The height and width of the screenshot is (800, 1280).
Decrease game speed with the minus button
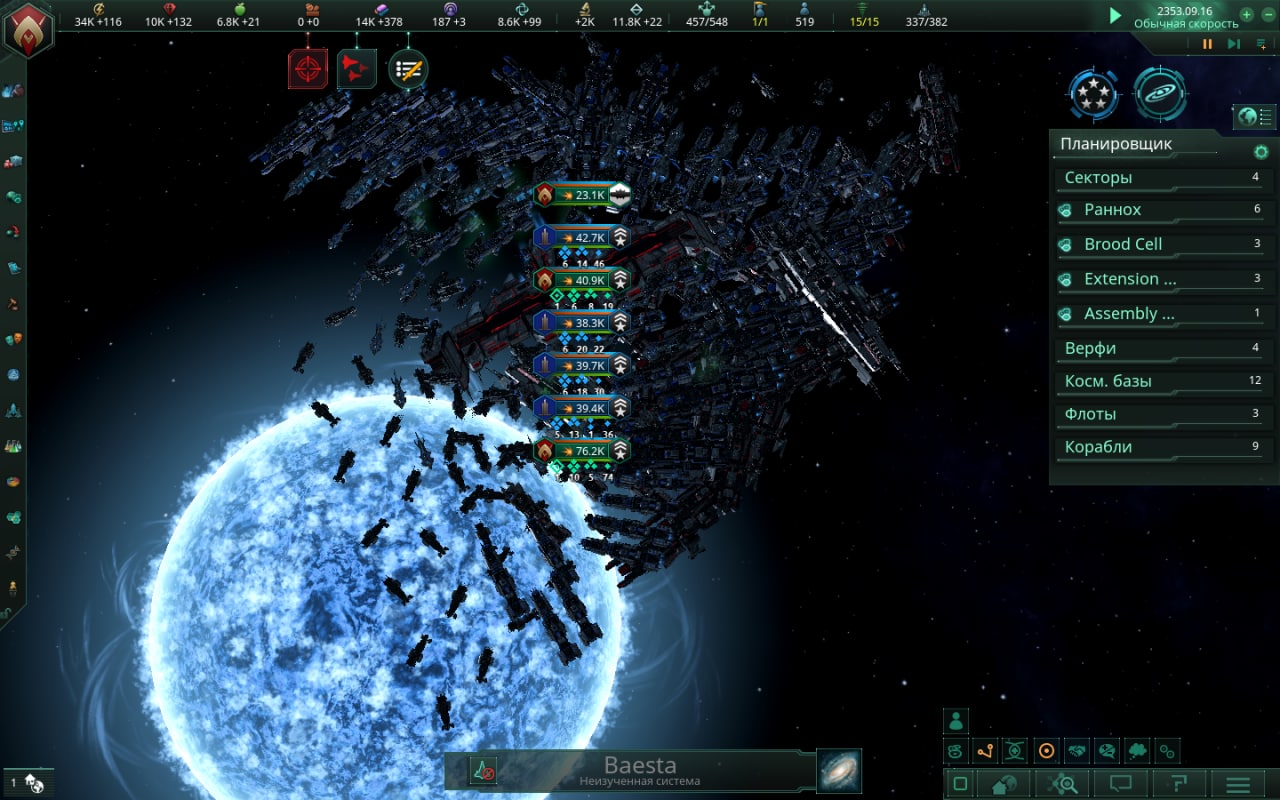[x=1268, y=16]
